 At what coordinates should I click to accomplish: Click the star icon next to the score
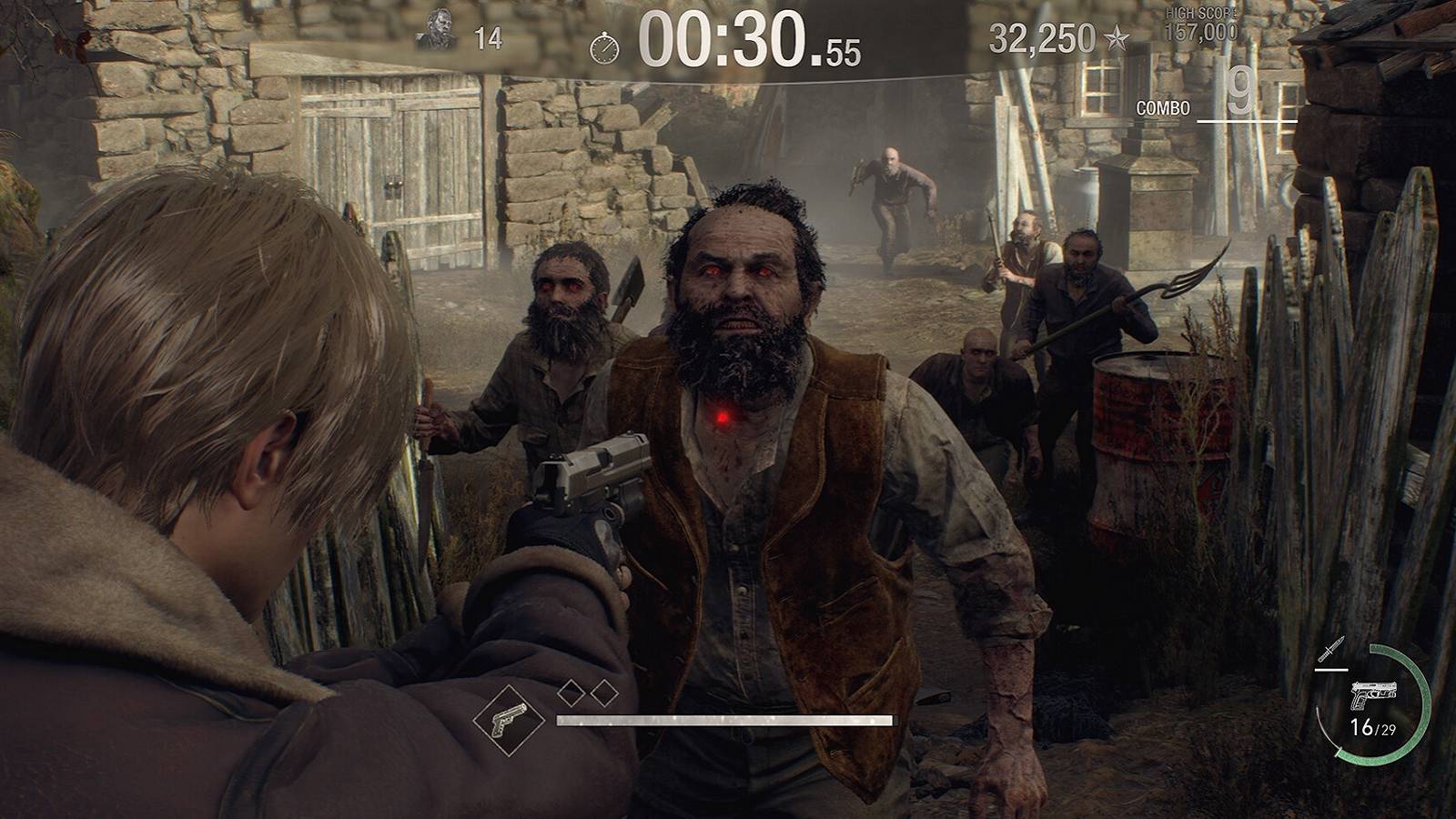tap(1117, 36)
